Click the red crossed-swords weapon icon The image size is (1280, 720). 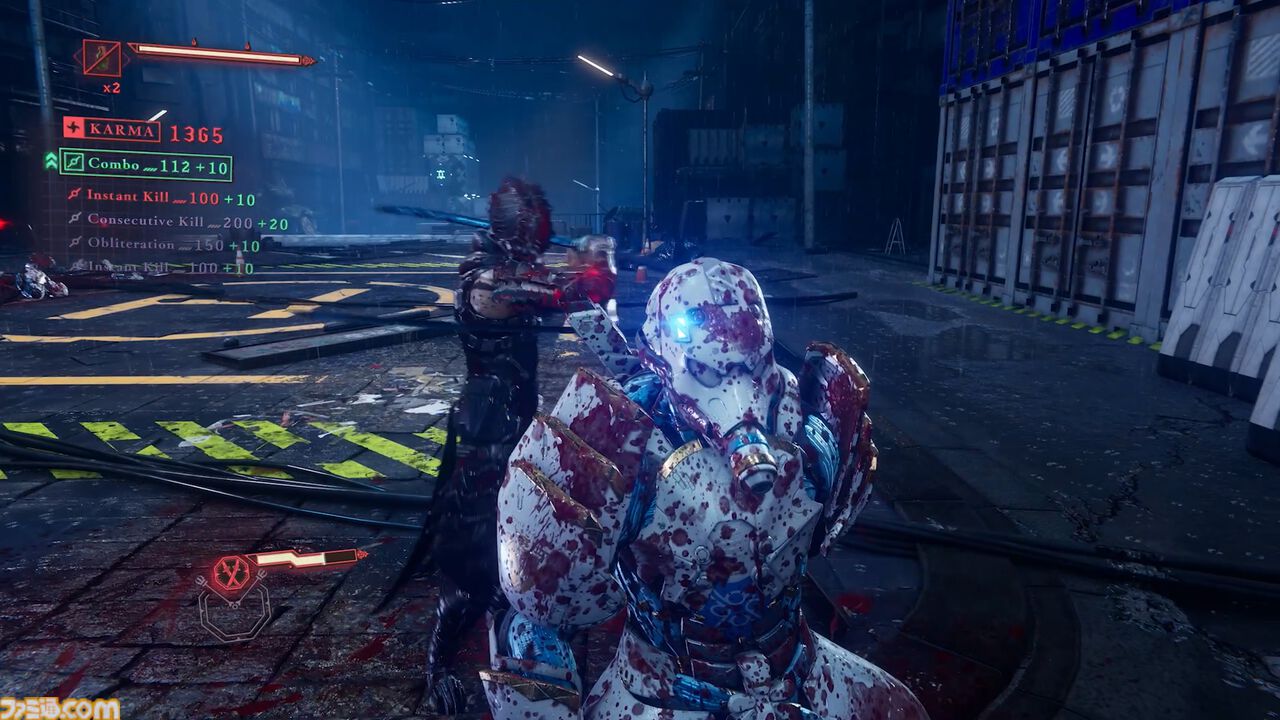233,573
